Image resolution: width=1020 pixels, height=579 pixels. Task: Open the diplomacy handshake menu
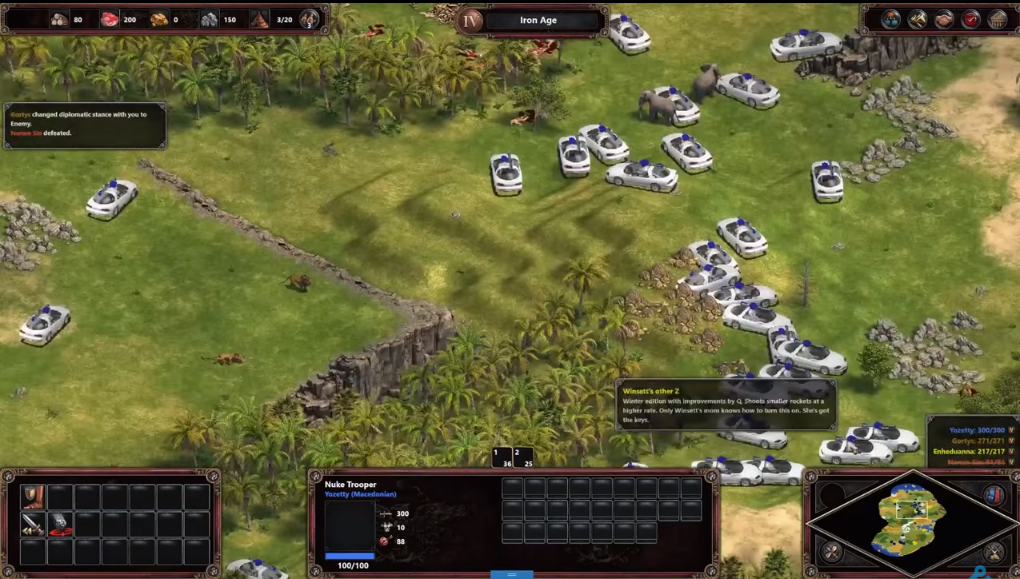pos(944,19)
